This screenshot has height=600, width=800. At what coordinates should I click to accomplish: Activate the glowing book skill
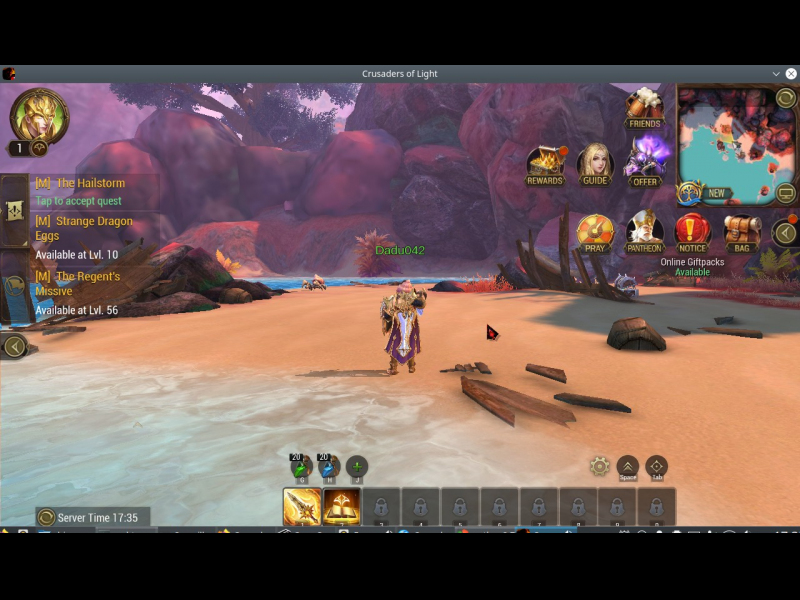[x=341, y=507]
